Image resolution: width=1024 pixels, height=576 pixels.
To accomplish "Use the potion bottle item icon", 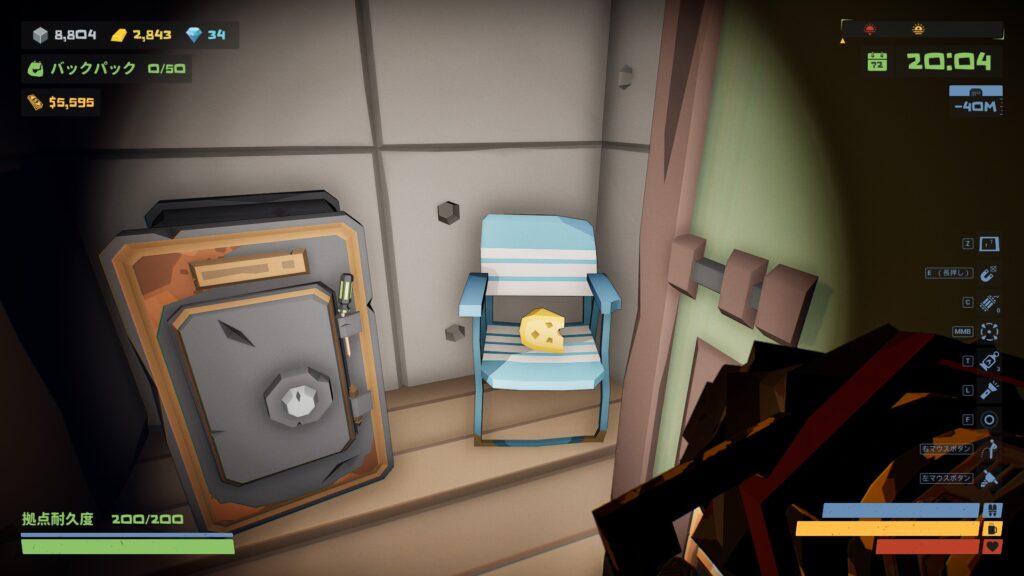I will [x=989, y=361].
